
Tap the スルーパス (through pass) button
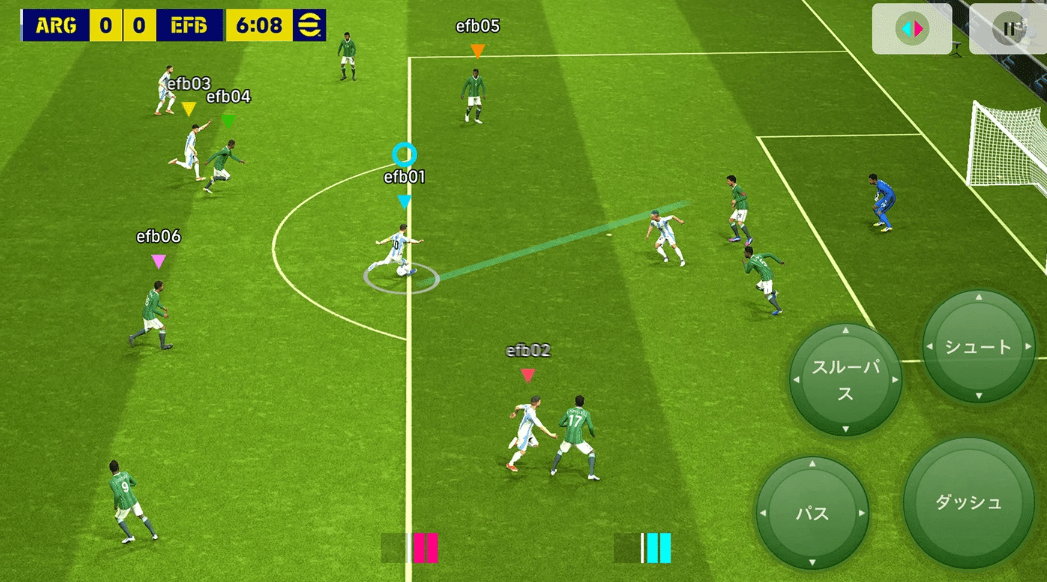845,379
